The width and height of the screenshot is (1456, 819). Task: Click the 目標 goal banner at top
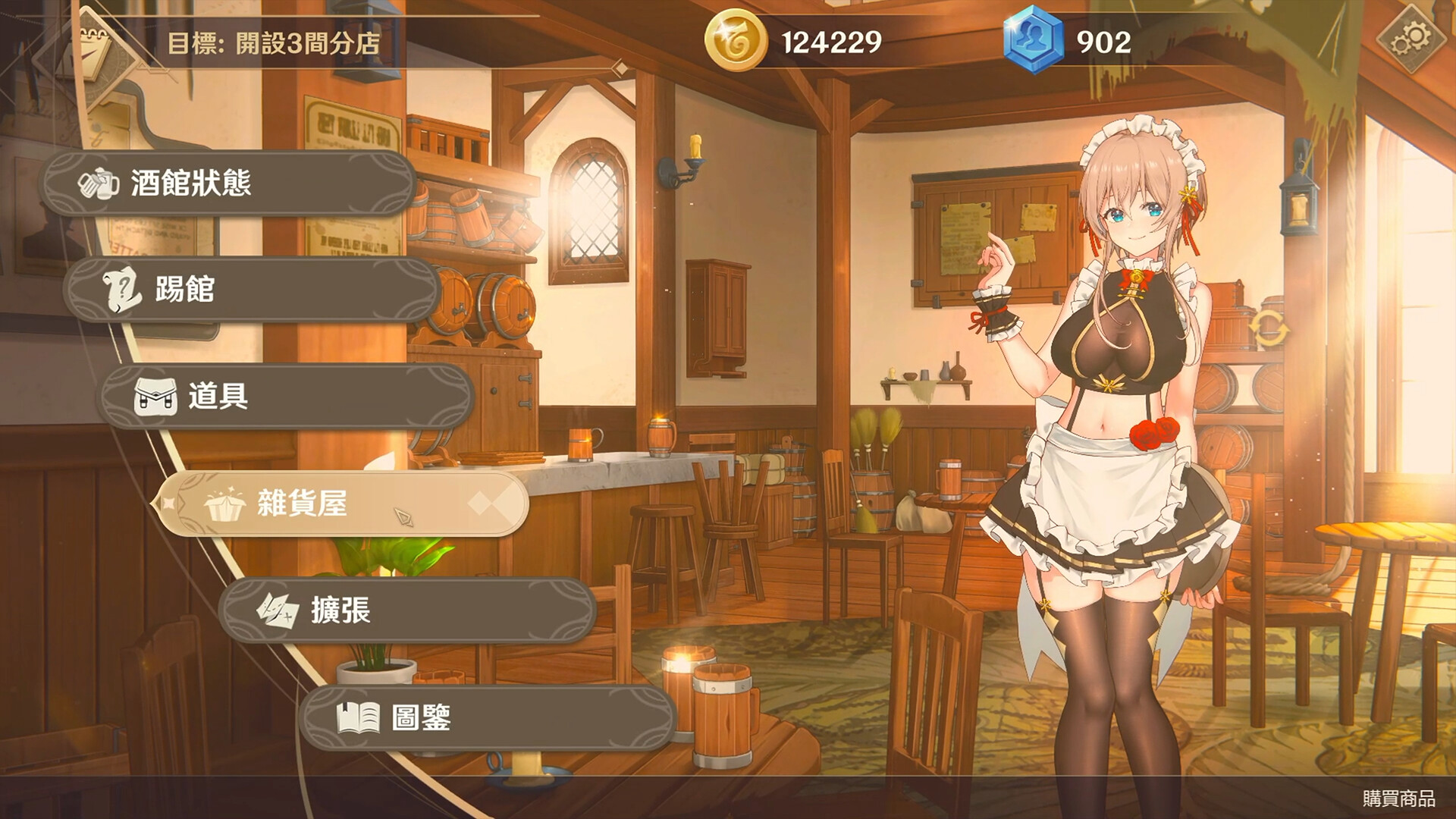pyautogui.click(x=269, y=43)
